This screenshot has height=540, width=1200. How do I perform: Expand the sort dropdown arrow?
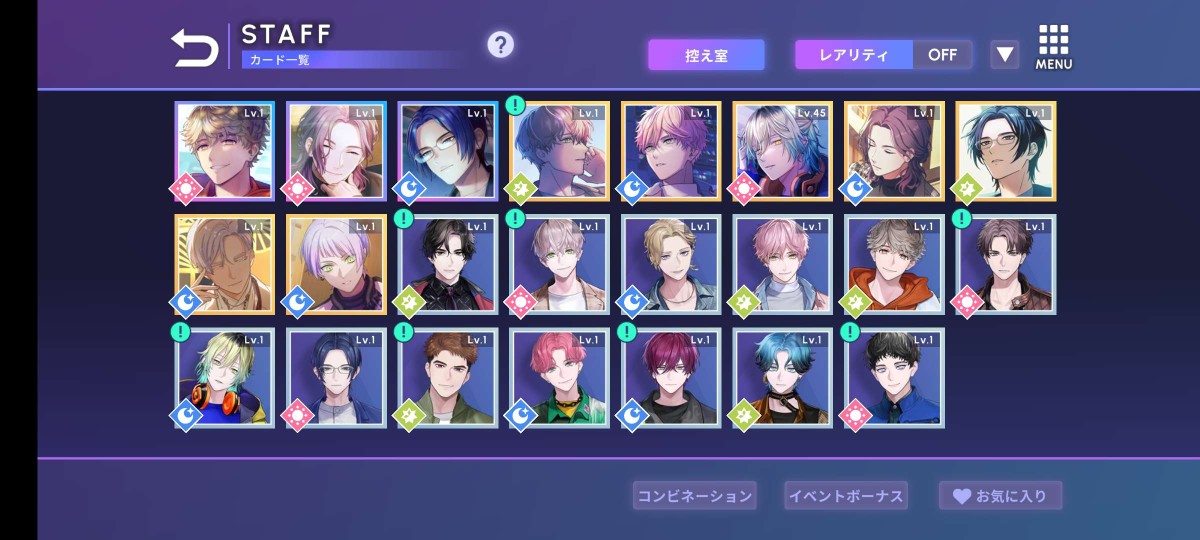pos(1004,55)
